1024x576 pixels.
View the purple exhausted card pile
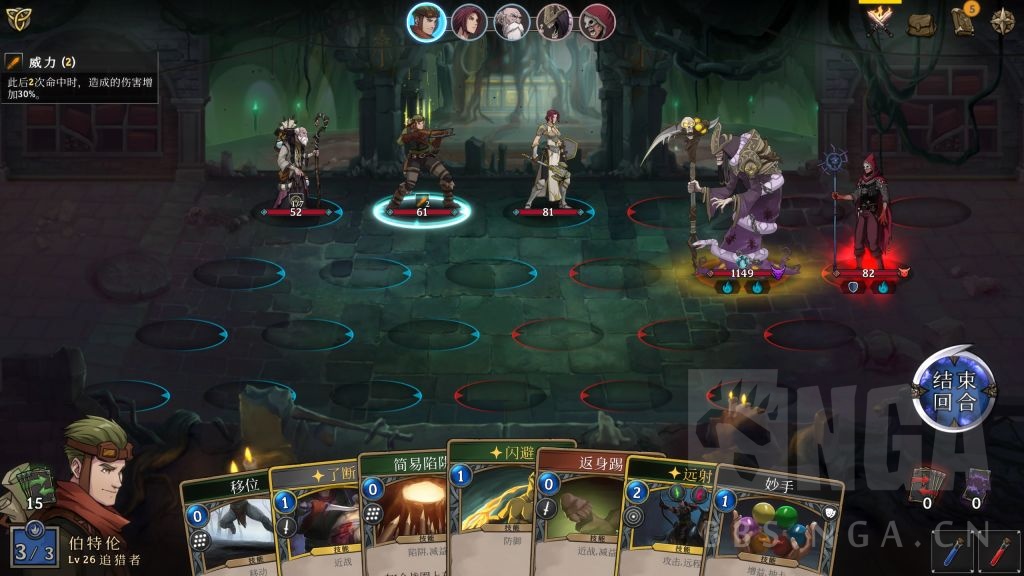pos(976,483)
